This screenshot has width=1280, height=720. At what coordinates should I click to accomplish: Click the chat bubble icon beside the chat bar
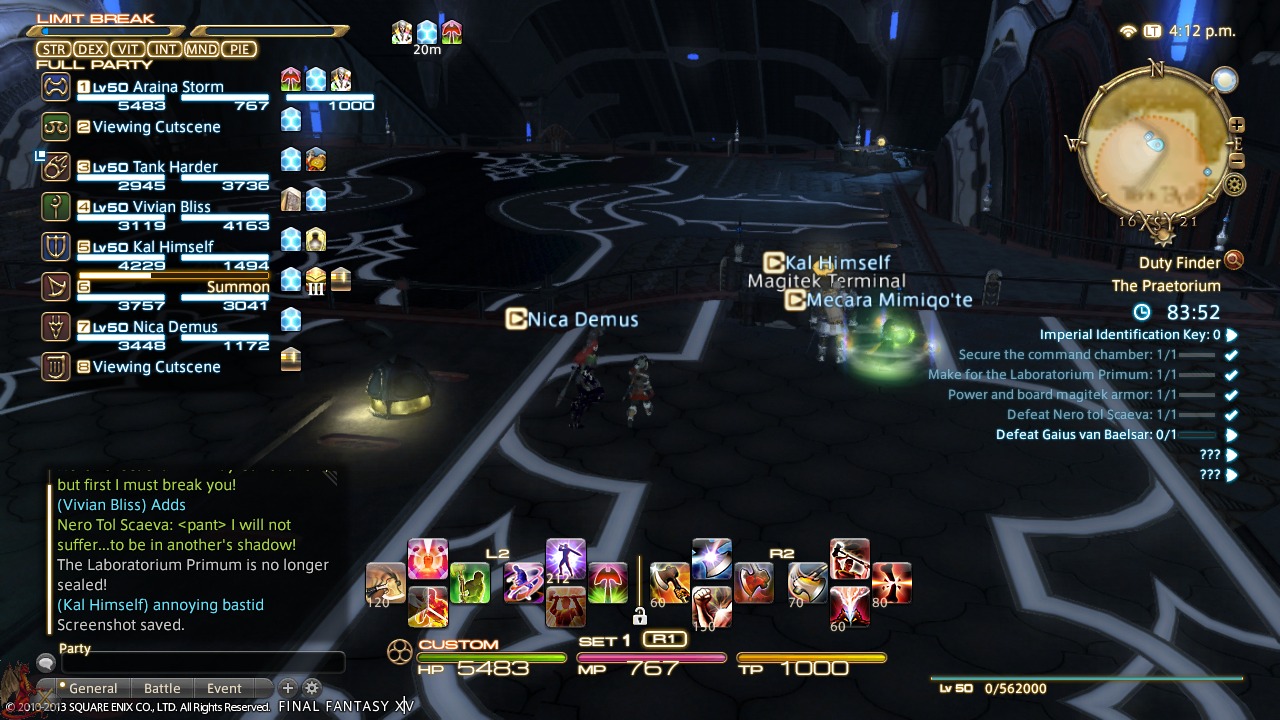pos(44,662)
